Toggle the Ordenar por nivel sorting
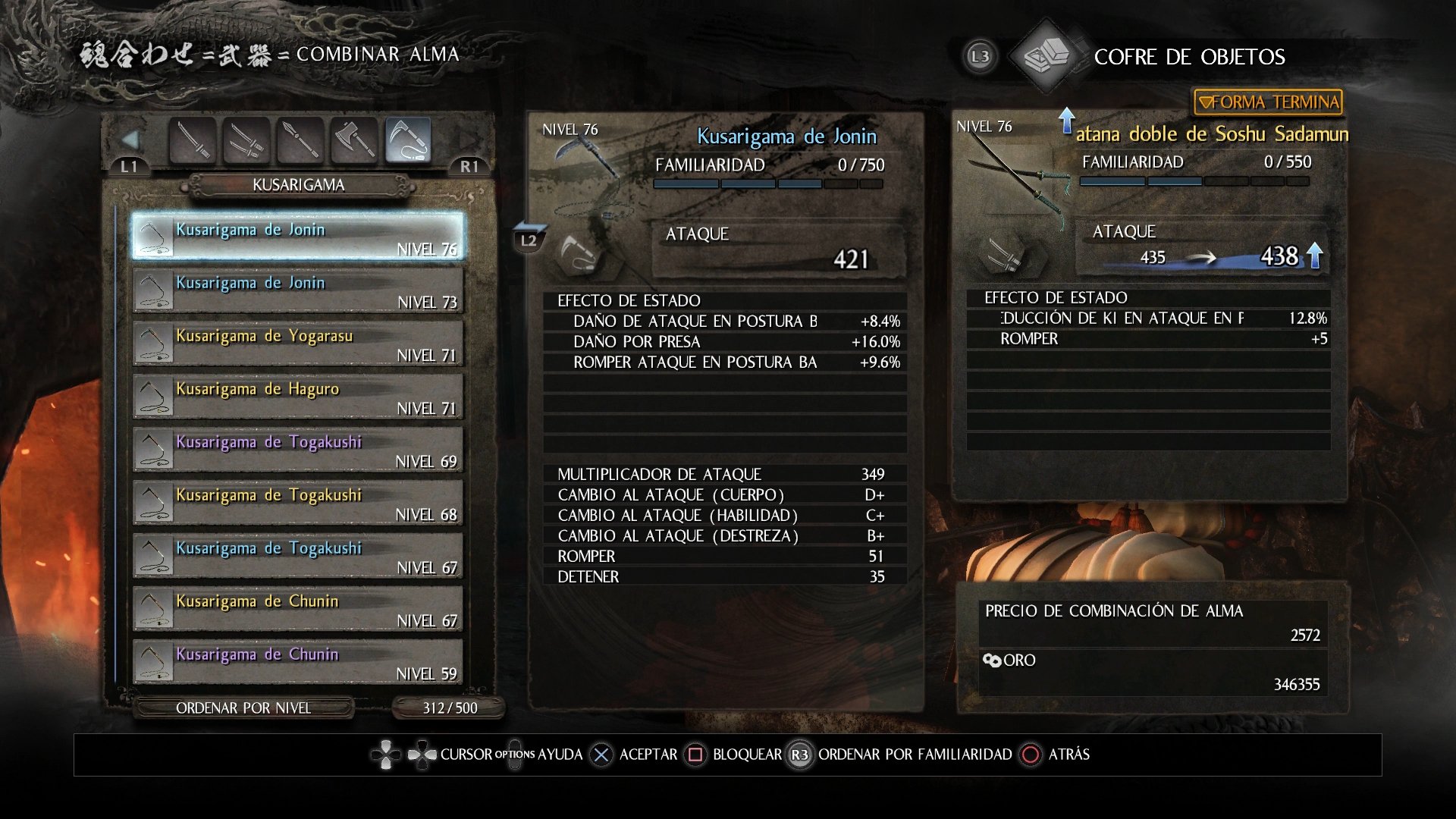1456x819 pixels. coord(243,708)
